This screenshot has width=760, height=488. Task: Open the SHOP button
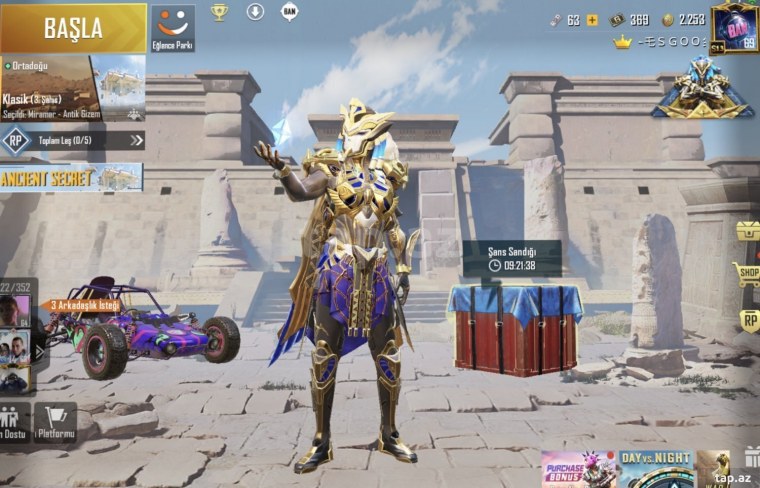(x=746, y=272)
